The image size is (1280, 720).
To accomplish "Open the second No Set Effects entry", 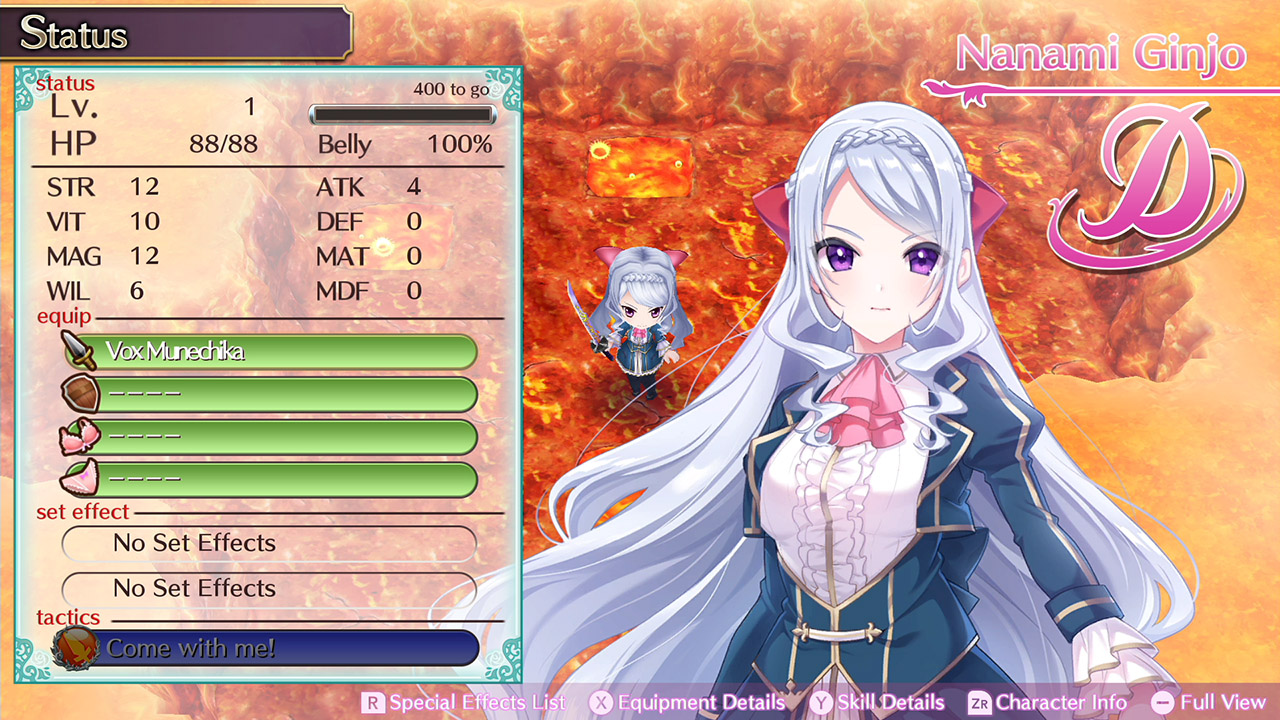I will (x=270, y=590).
